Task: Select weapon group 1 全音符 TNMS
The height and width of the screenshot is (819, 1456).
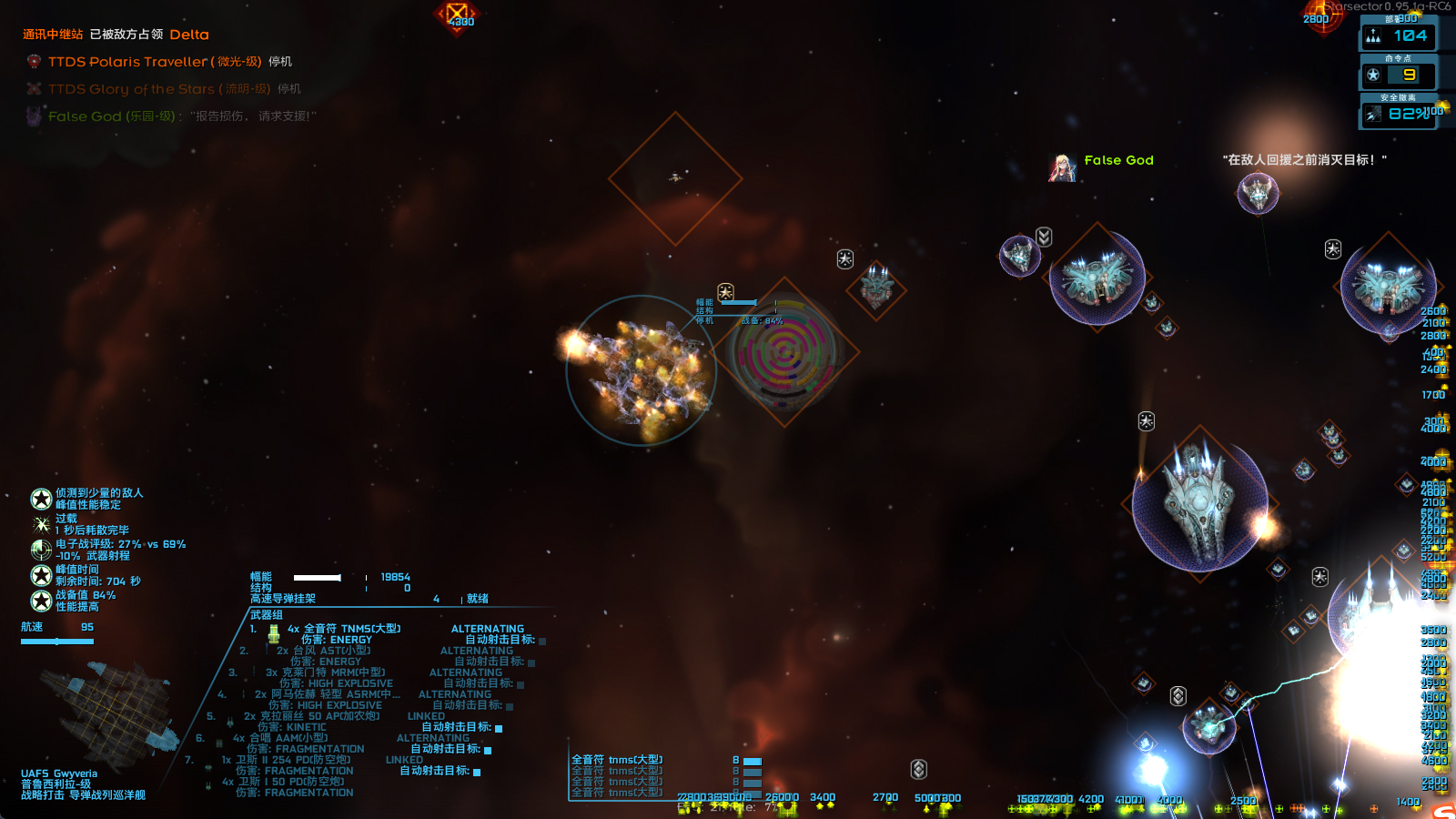Action: pos(344,629)
